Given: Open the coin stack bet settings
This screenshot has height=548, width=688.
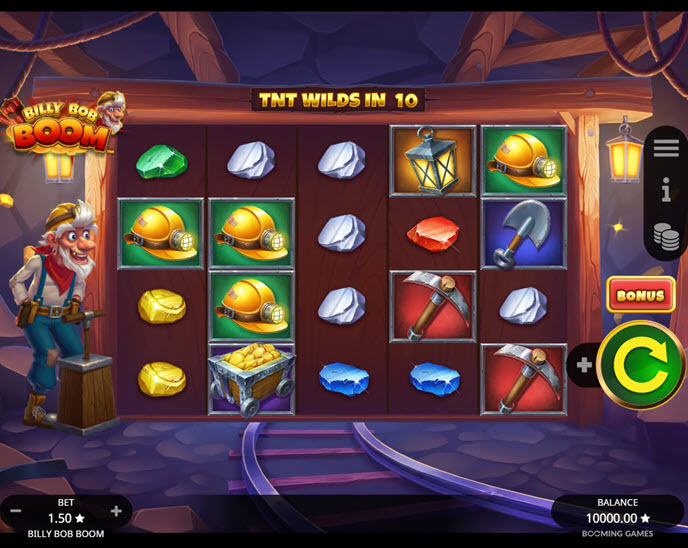Looking at the screenshot, I should point(666,236).
